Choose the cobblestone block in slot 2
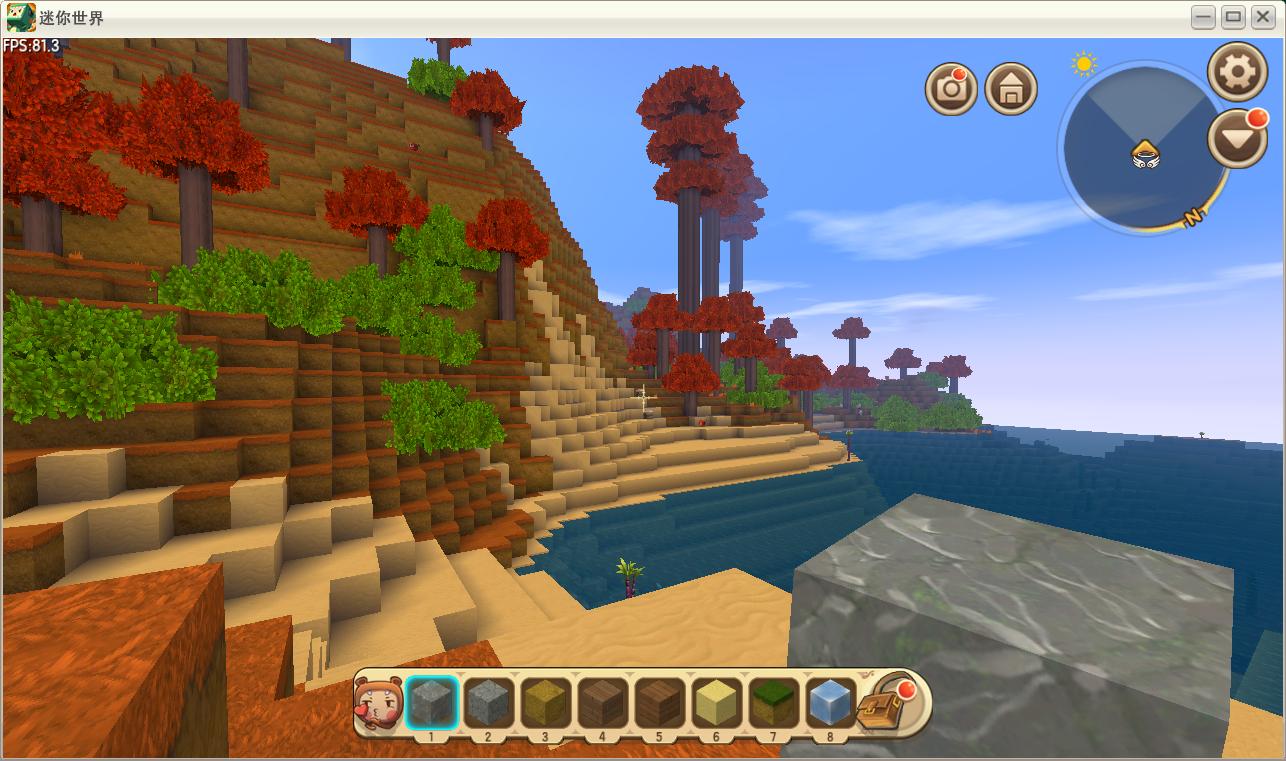 [x=489, y=702]
